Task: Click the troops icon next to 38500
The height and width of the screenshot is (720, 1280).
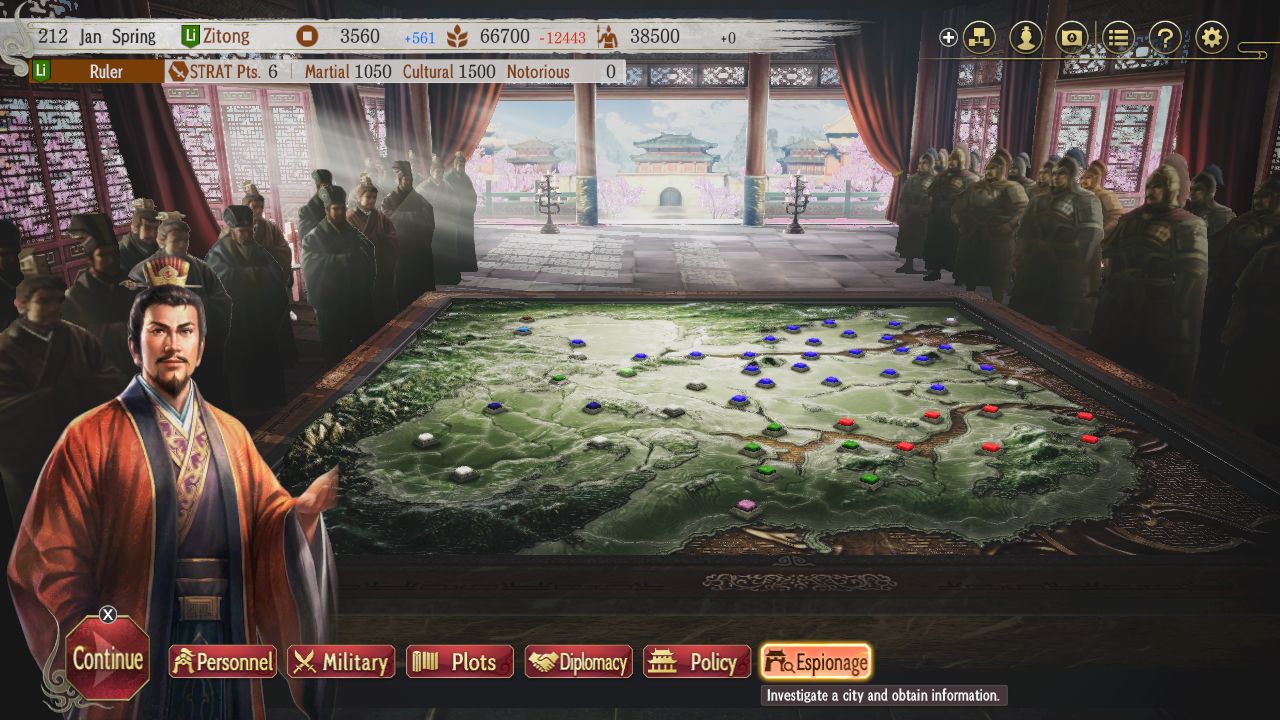Action: click(x=605, y=36)
